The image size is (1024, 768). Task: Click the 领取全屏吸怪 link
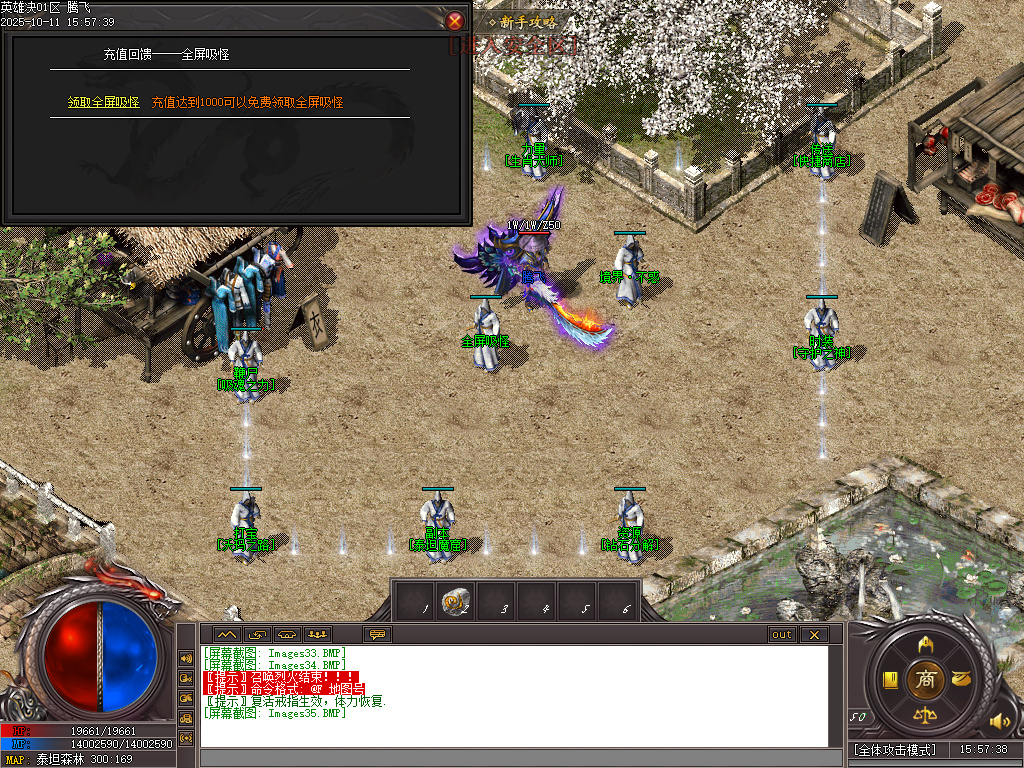103,102
